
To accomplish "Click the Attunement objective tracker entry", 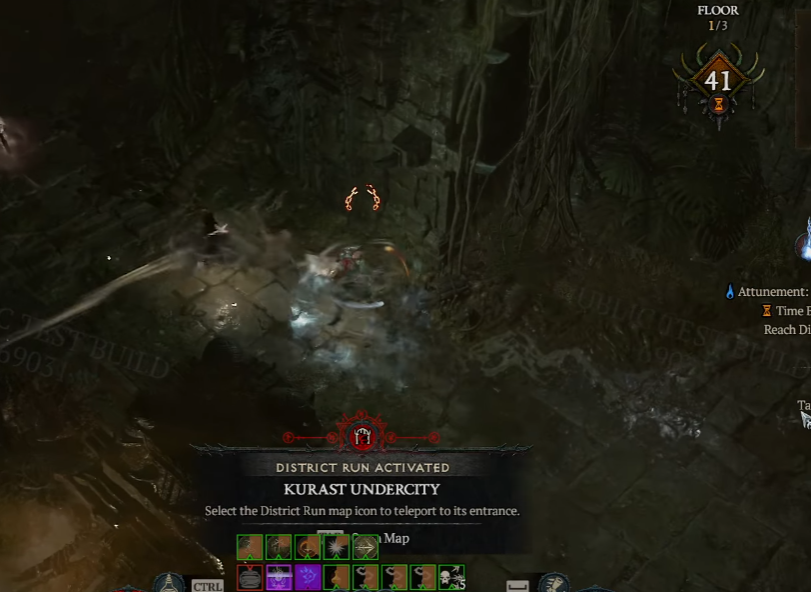I will coord(770,292).
